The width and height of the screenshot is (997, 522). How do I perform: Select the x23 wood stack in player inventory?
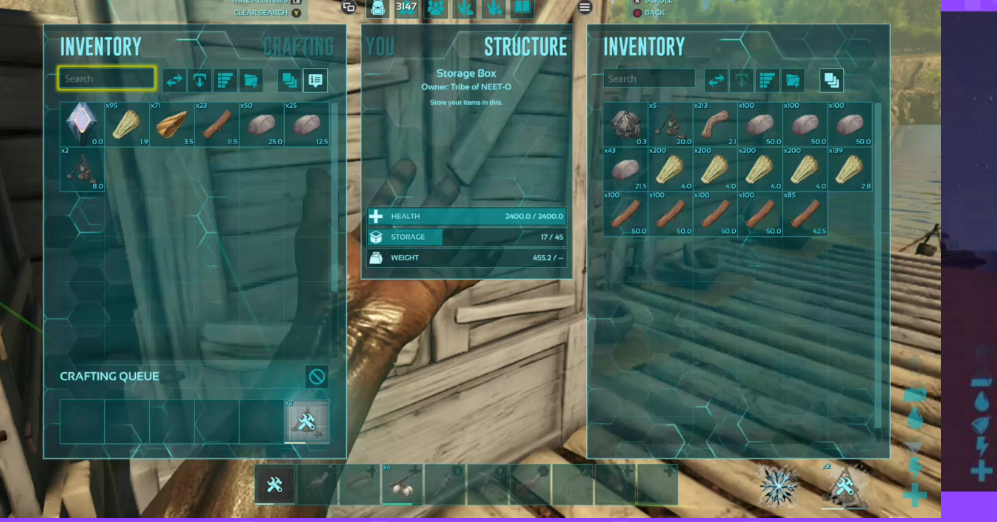pos(217,124)
